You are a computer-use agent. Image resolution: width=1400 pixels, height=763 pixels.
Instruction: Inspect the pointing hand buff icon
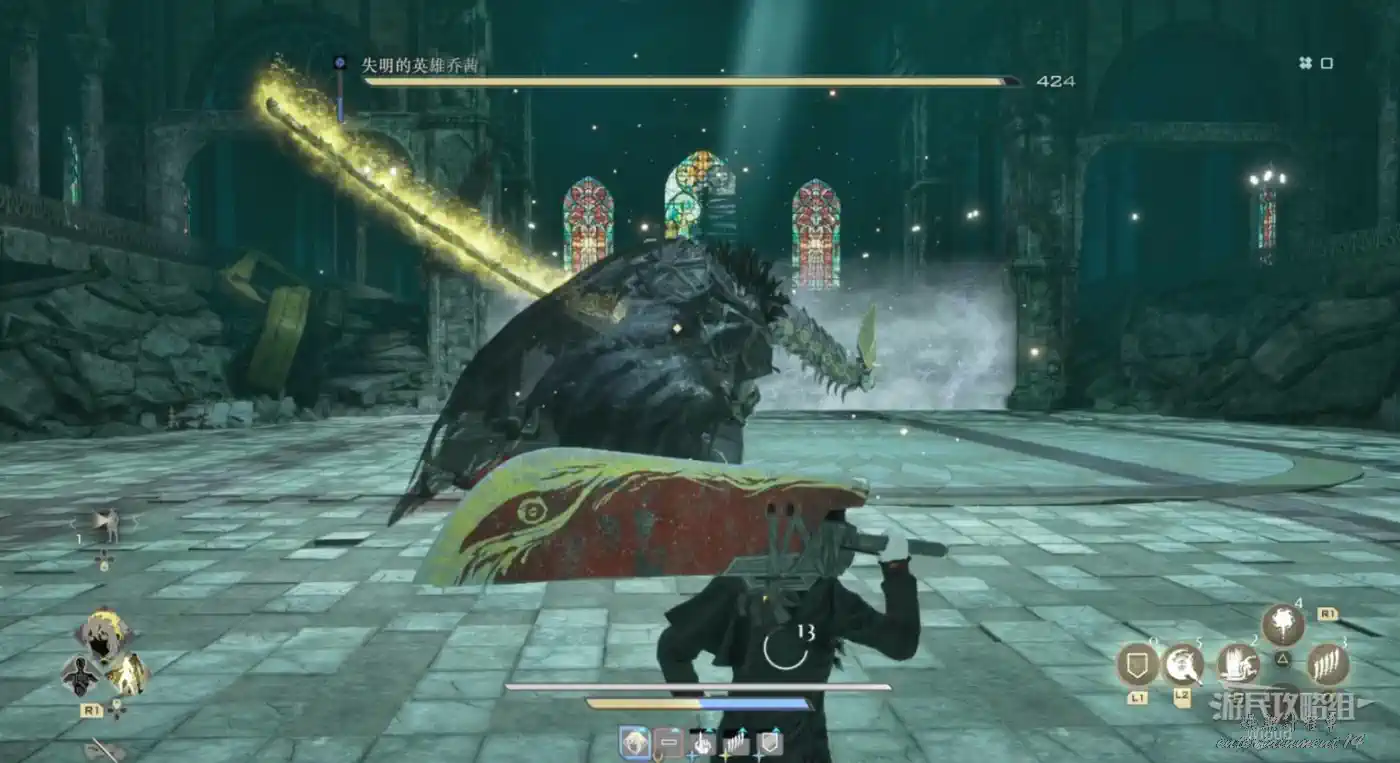[703, 742]
